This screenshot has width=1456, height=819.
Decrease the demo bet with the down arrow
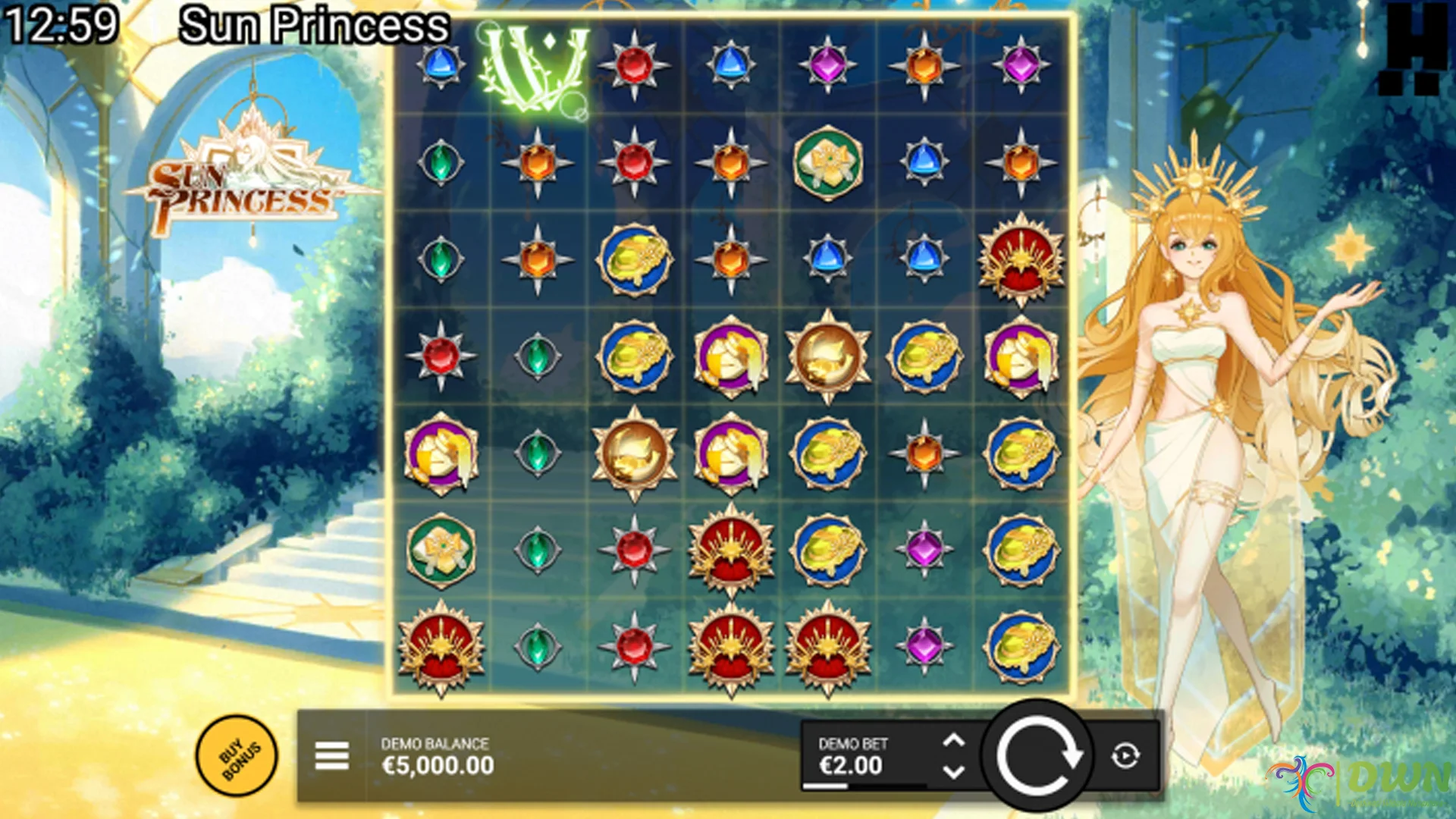(x=953, y=772)
